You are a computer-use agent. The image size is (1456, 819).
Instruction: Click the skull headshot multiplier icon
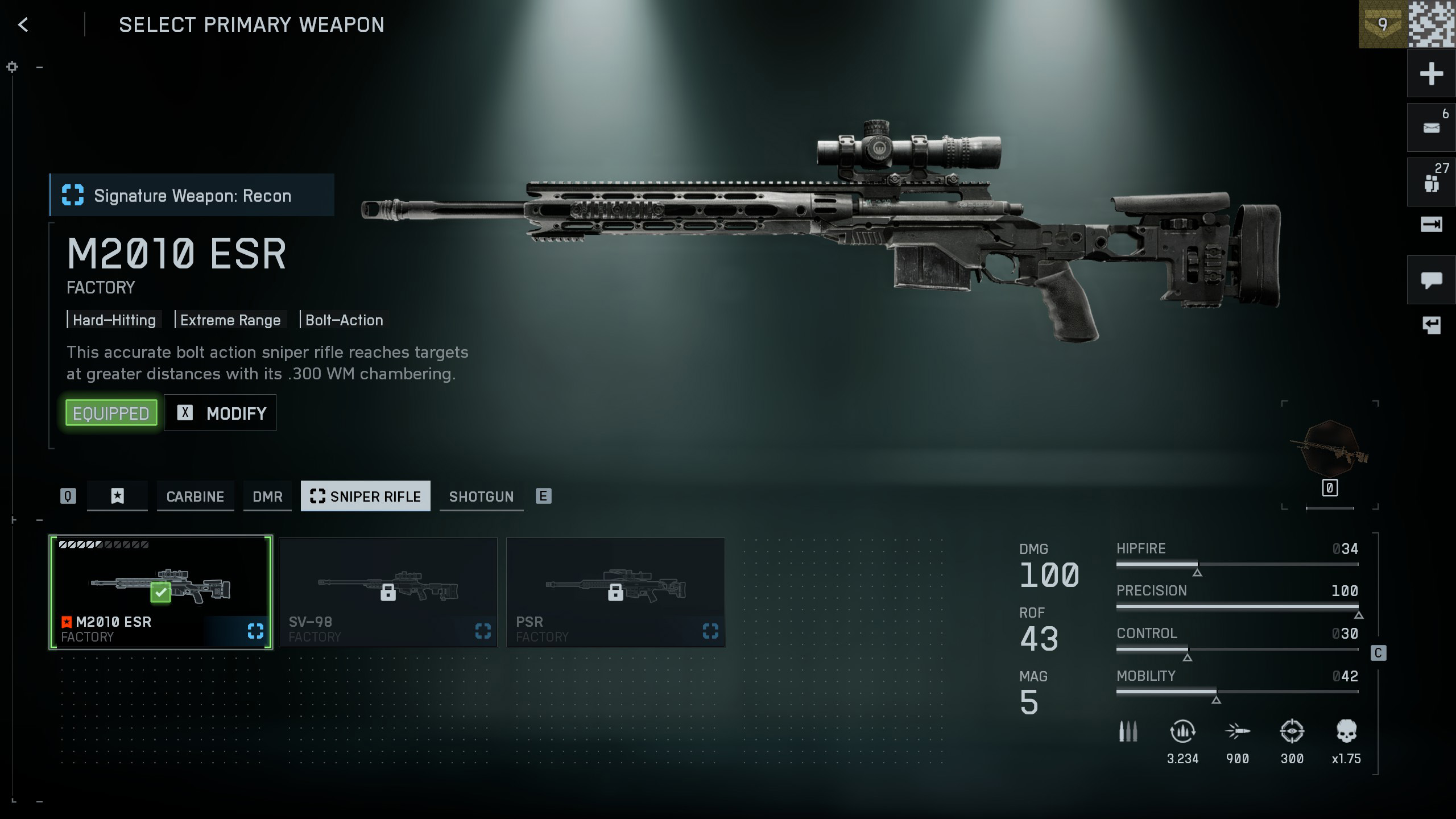(x=1346, y=731)
